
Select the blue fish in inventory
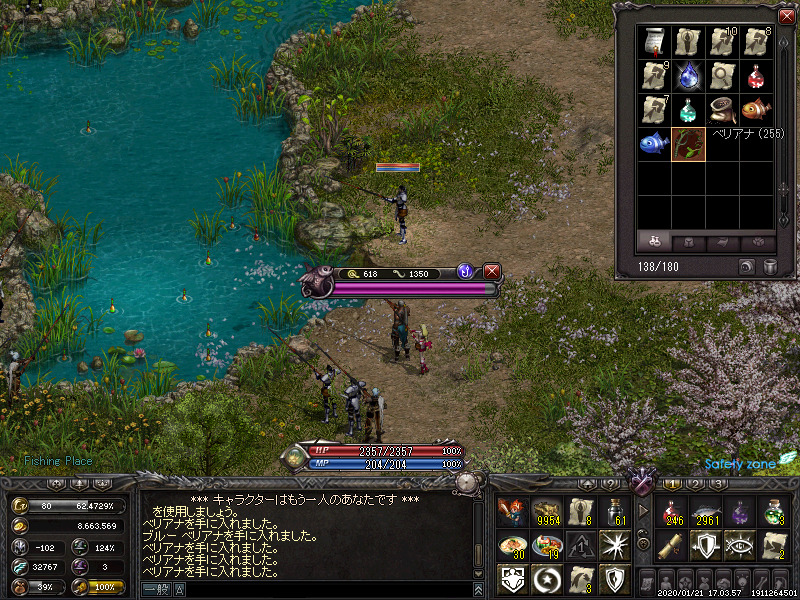[x=655, y=143]
